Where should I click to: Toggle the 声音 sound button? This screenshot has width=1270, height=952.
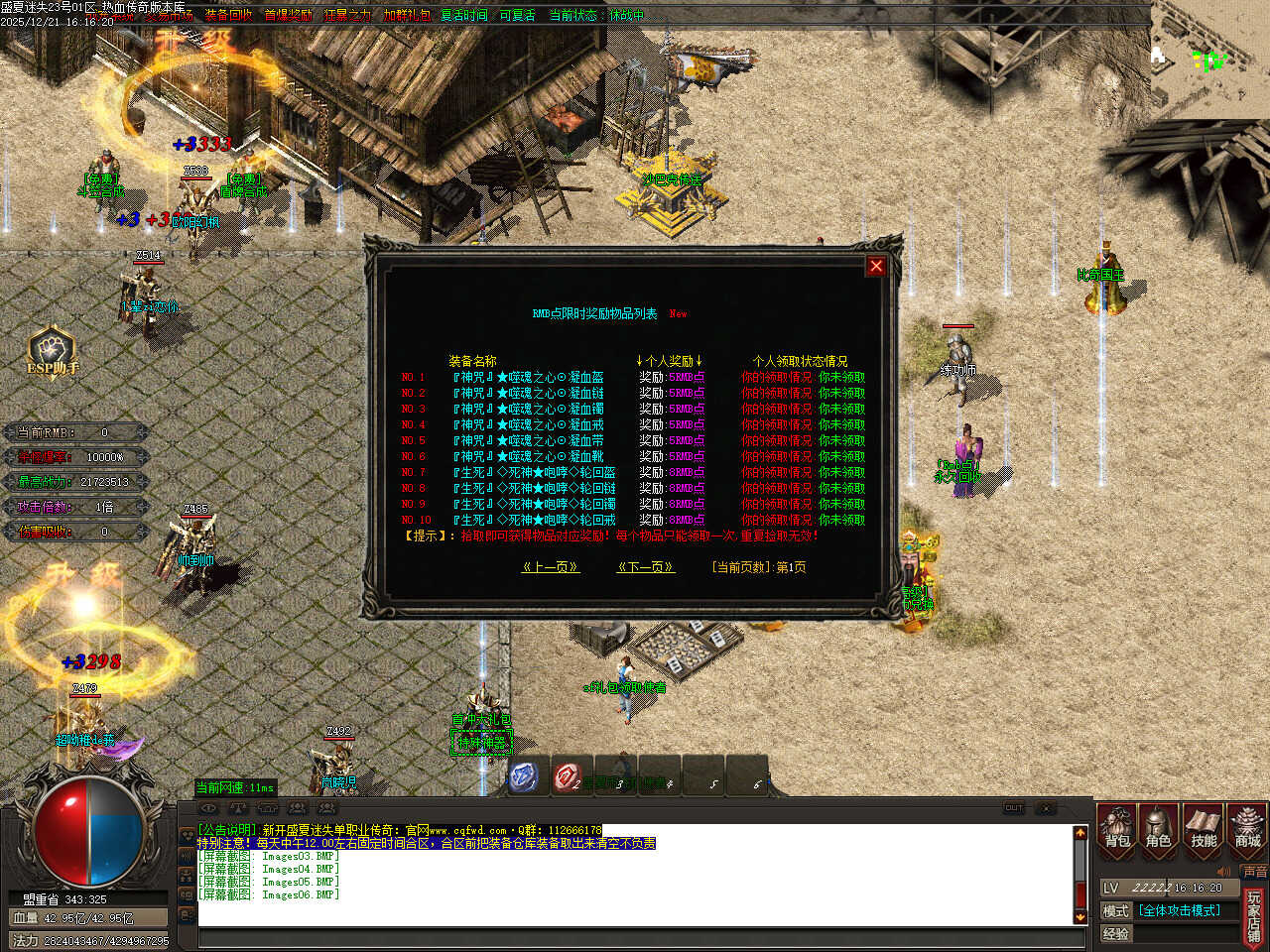point(1254,872)
